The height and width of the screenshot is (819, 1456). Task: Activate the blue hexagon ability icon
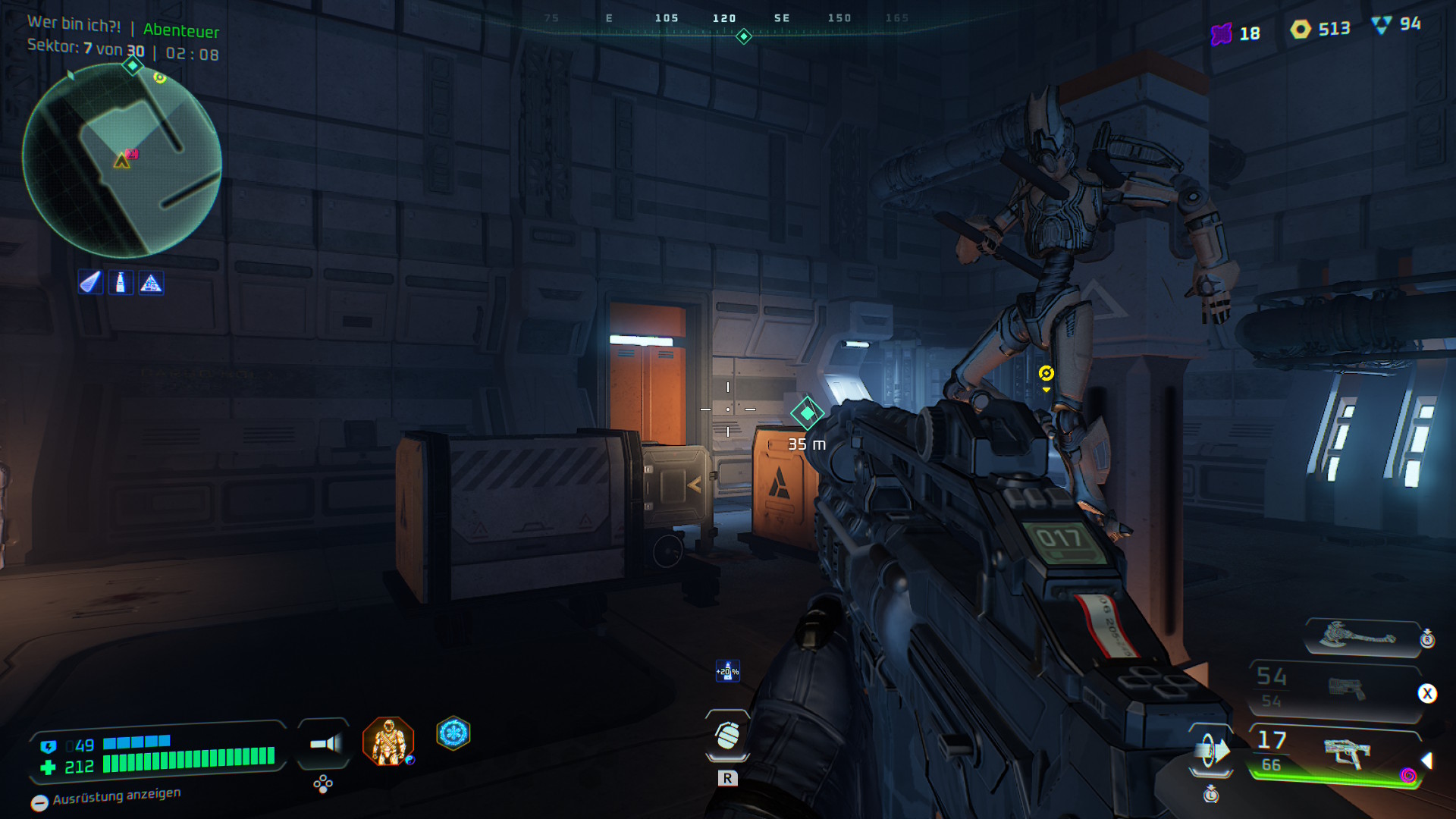pos(453,733)
